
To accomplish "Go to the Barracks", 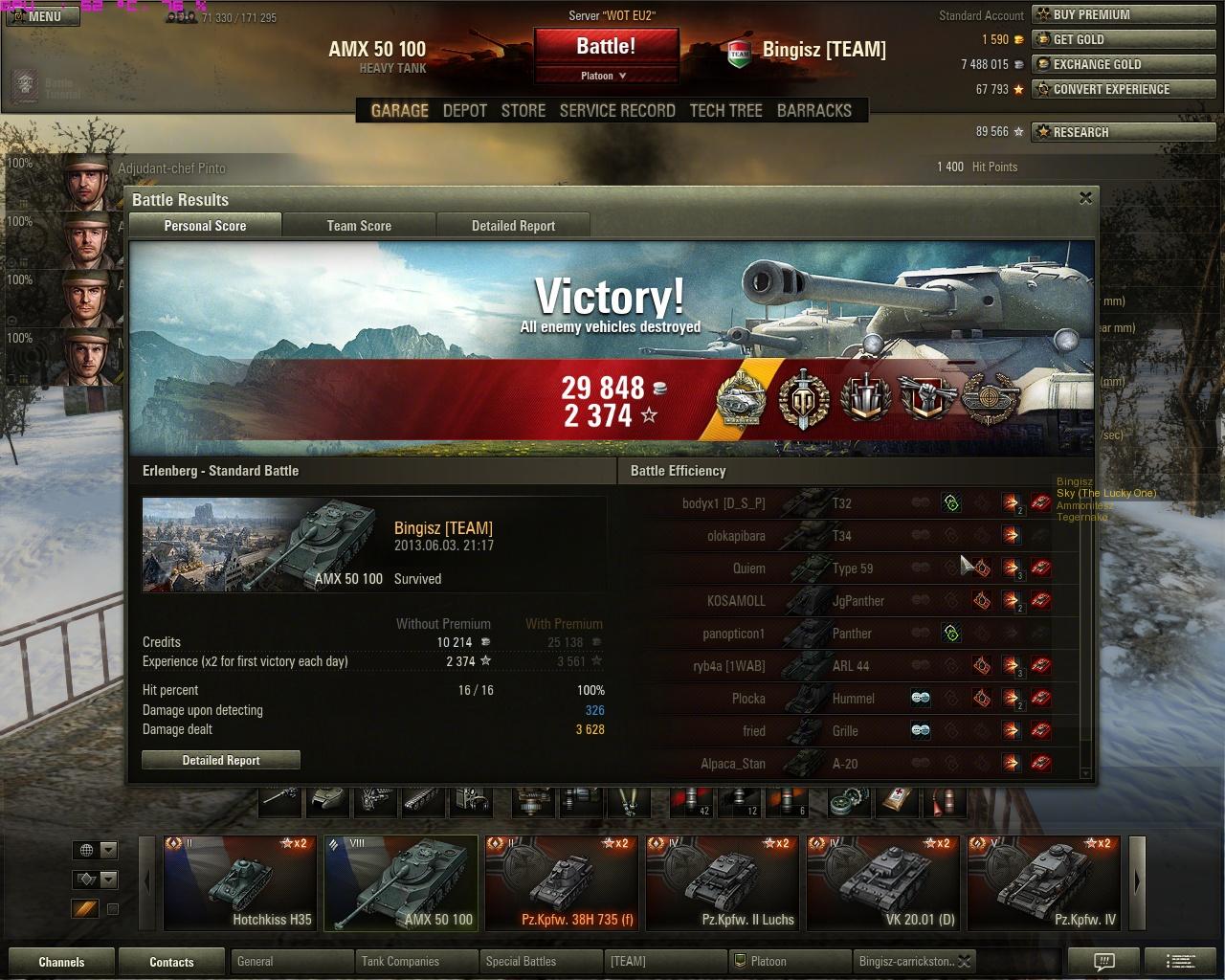I will [x=813, y=111].
